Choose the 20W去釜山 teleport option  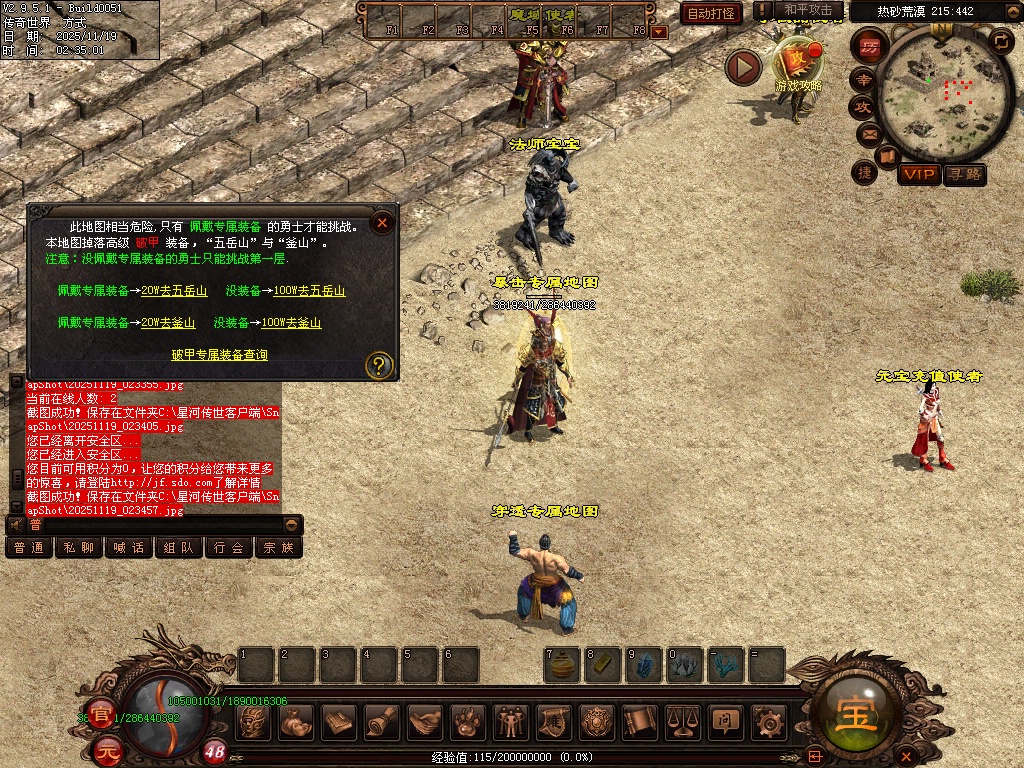click(x=161, y=323)
